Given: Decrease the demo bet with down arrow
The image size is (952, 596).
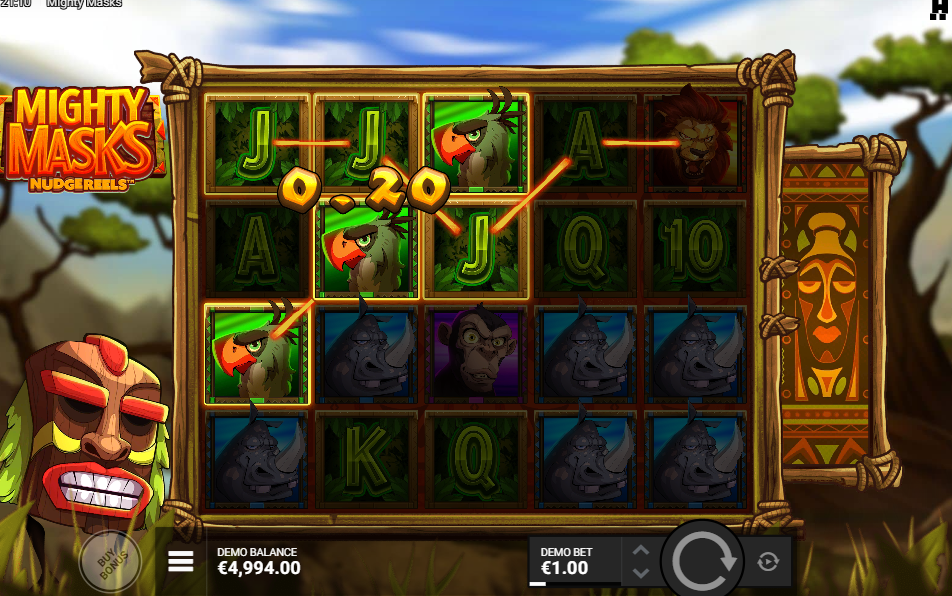Looking at the screenshot, I should click(641, 573).
